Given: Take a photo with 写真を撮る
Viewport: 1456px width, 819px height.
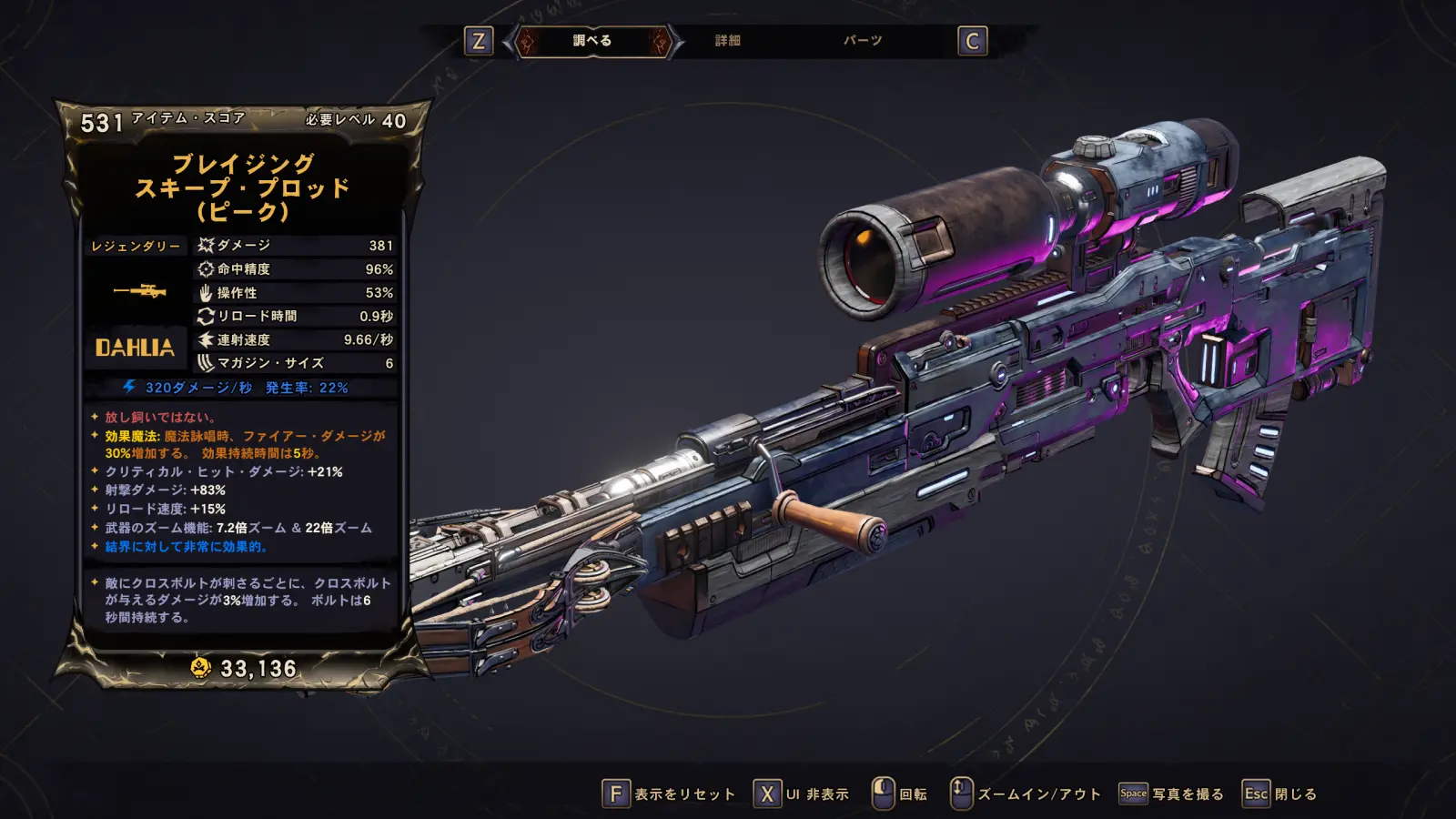Looking at the screenshot, I should point(1172,794).
